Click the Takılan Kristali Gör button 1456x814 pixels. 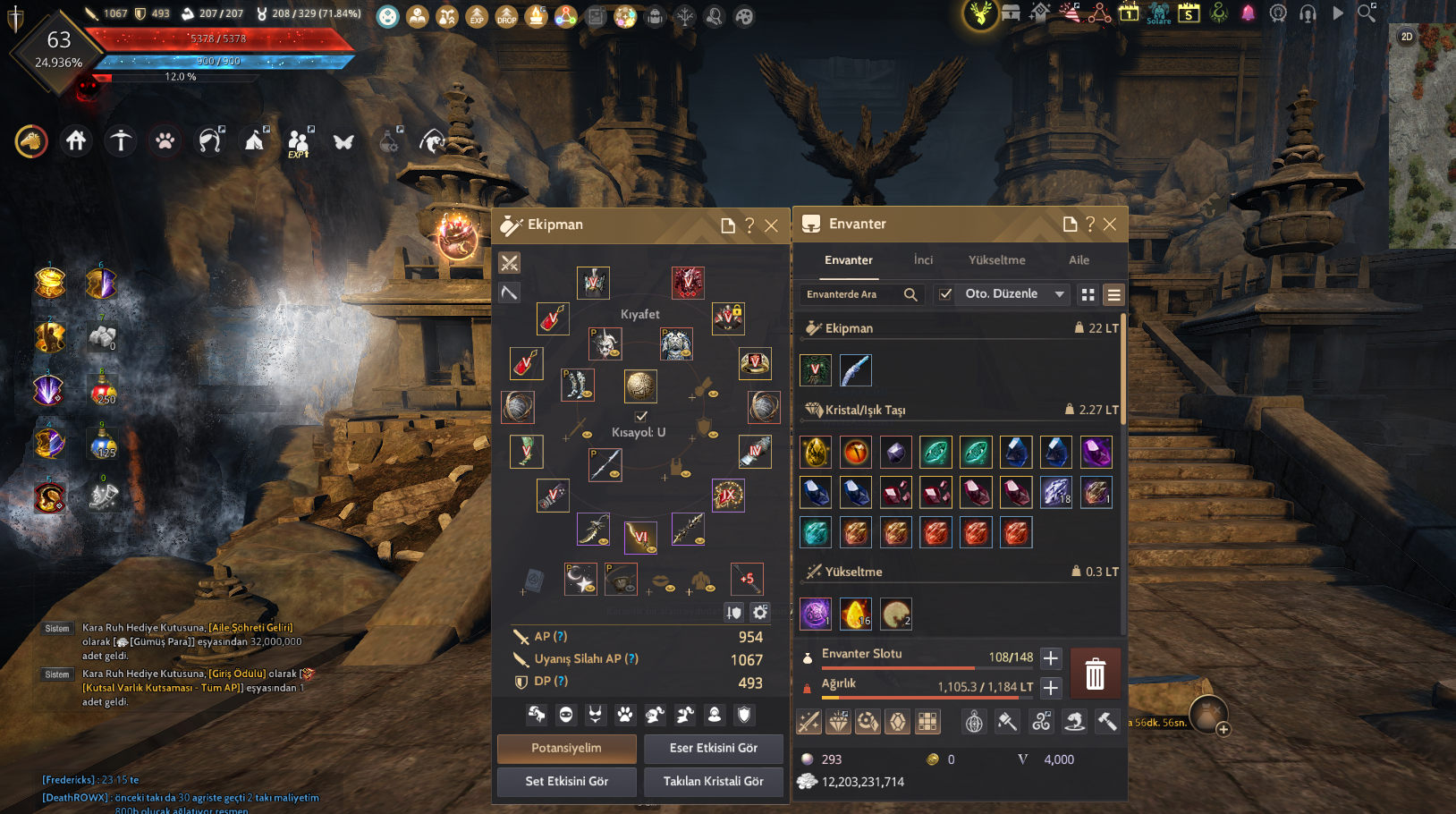click(713, 781)
